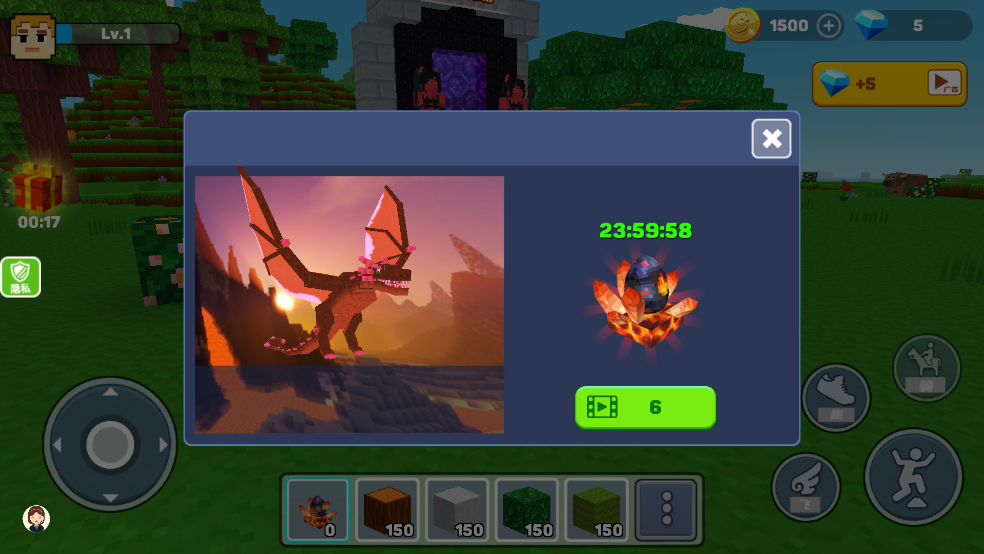The height and width of the screenshot is (554, 984).
Task: Open the player avatar profile
Action: (32, 36)
